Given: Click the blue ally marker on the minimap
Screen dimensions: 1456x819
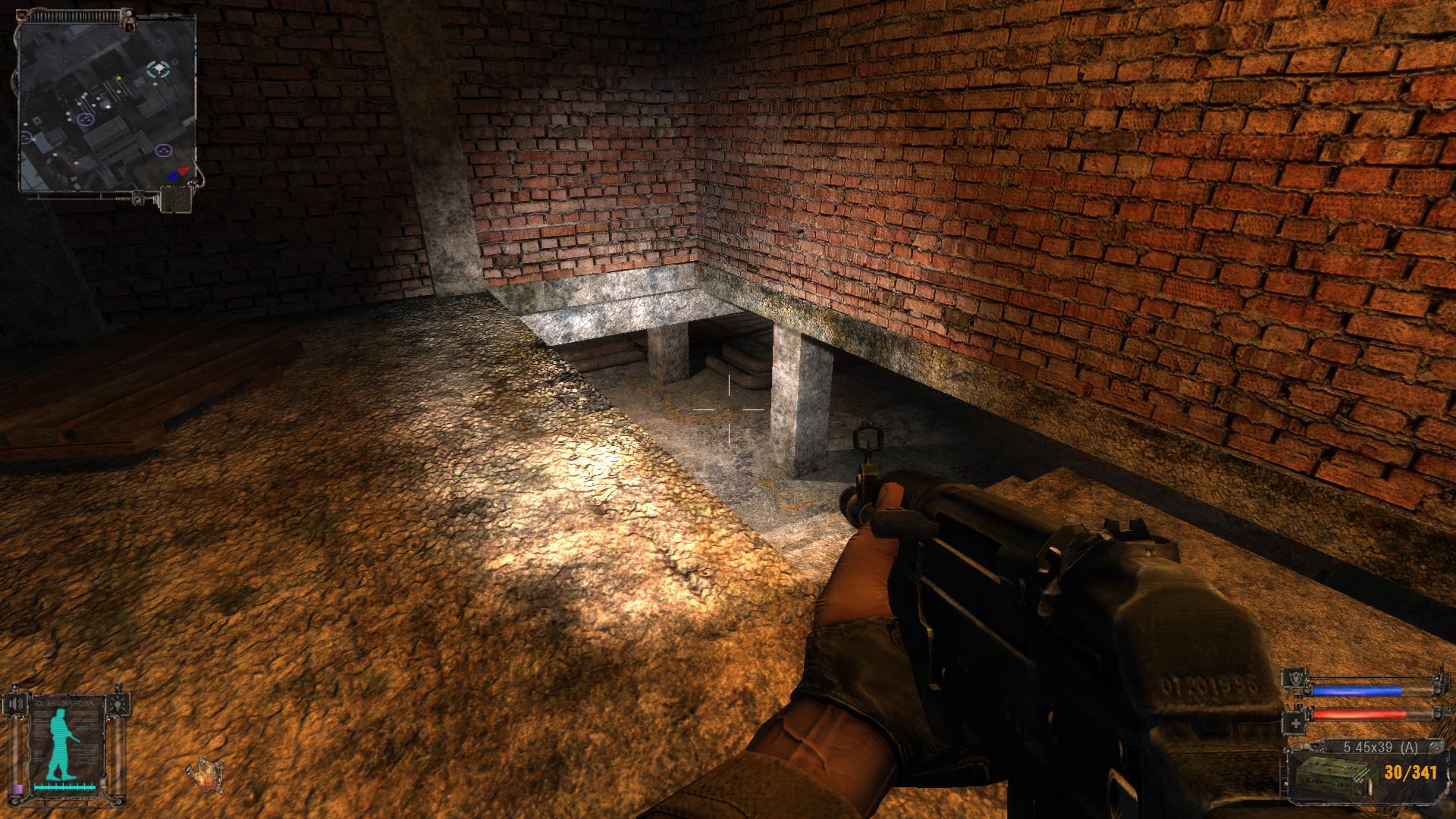Looking at the screenshot, I should (x=174, y=177).
